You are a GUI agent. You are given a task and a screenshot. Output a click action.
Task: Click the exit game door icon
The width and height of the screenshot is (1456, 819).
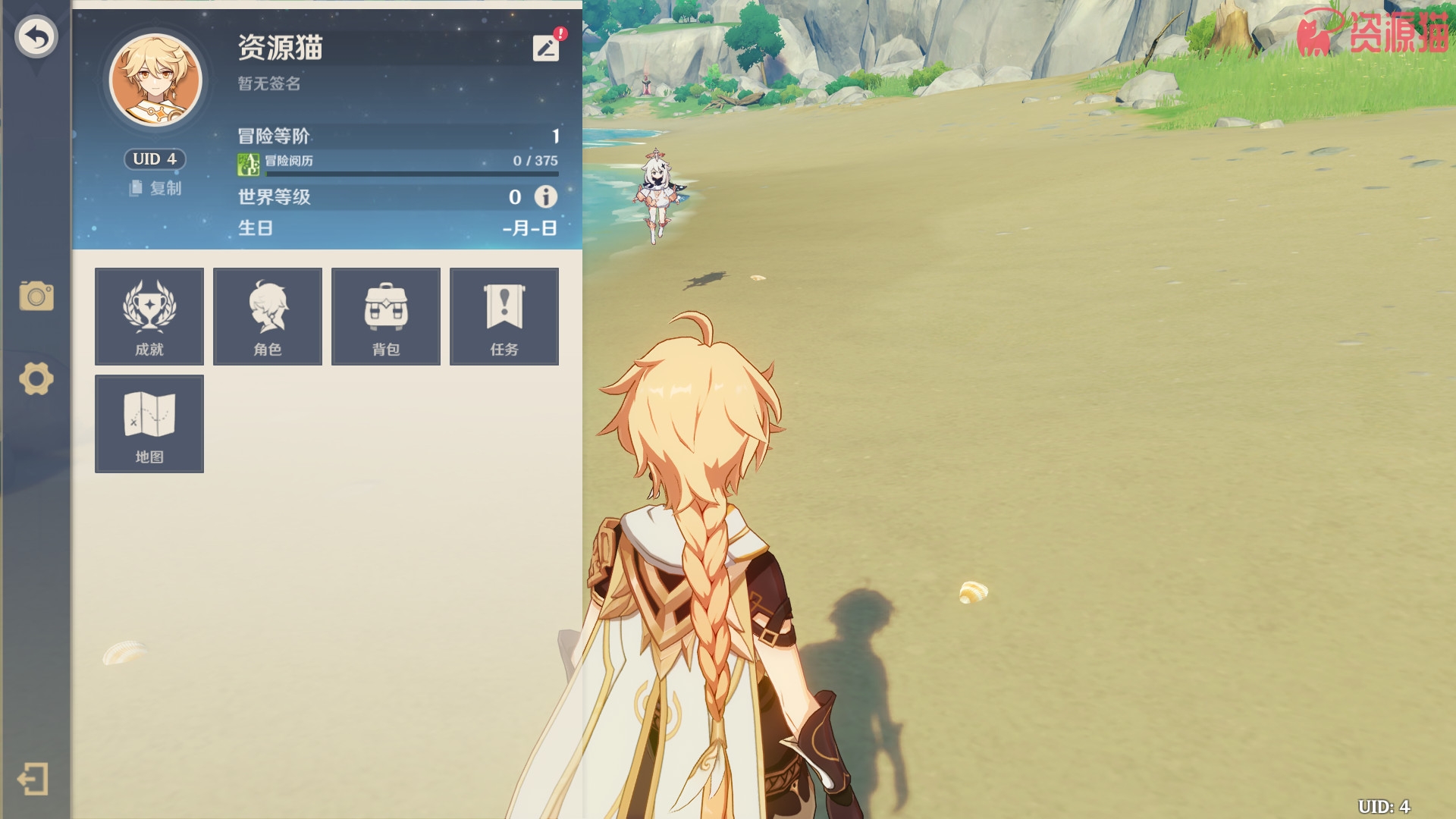pos(33,779)
